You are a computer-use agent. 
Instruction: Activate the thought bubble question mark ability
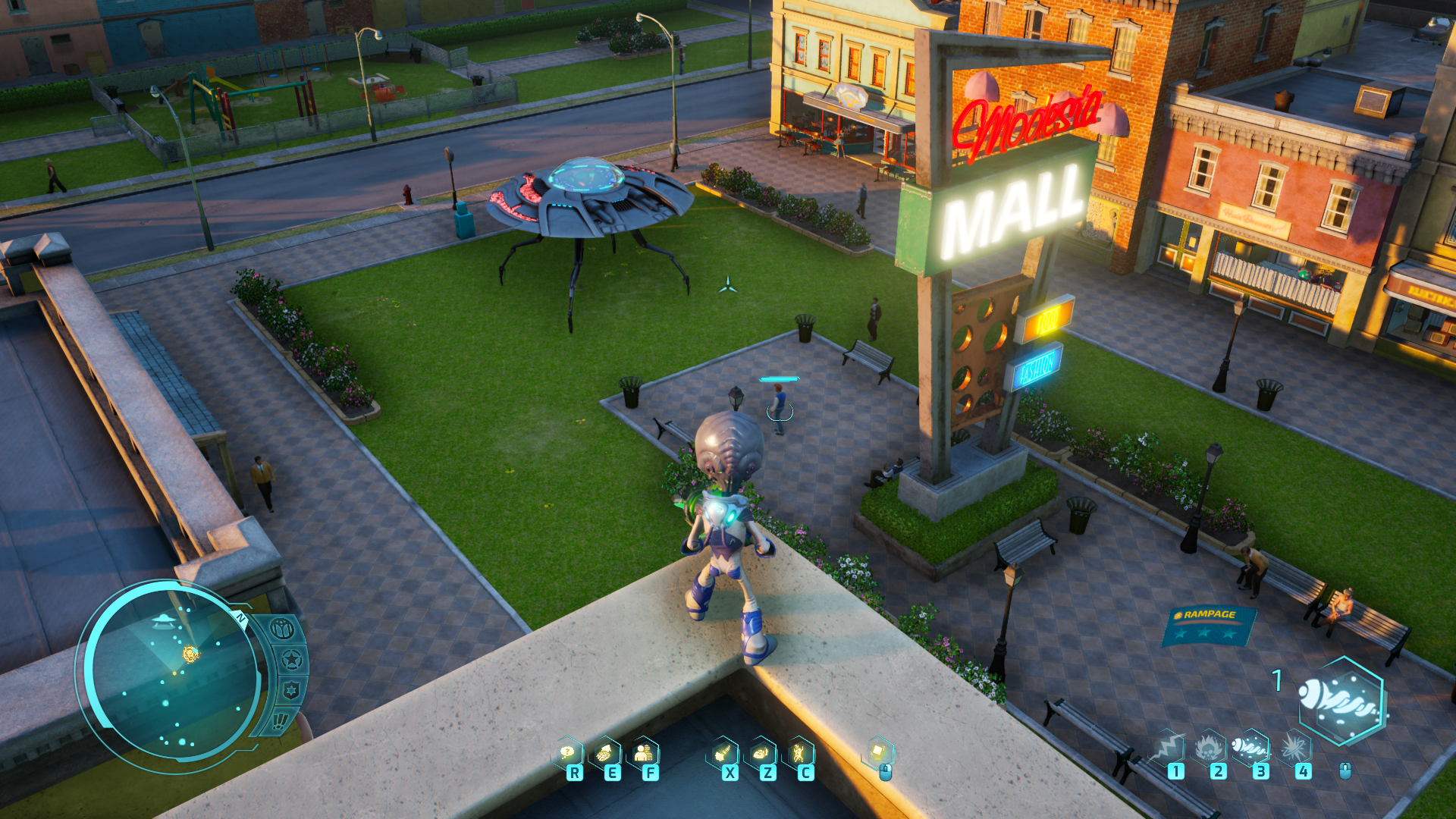point(568,753)
